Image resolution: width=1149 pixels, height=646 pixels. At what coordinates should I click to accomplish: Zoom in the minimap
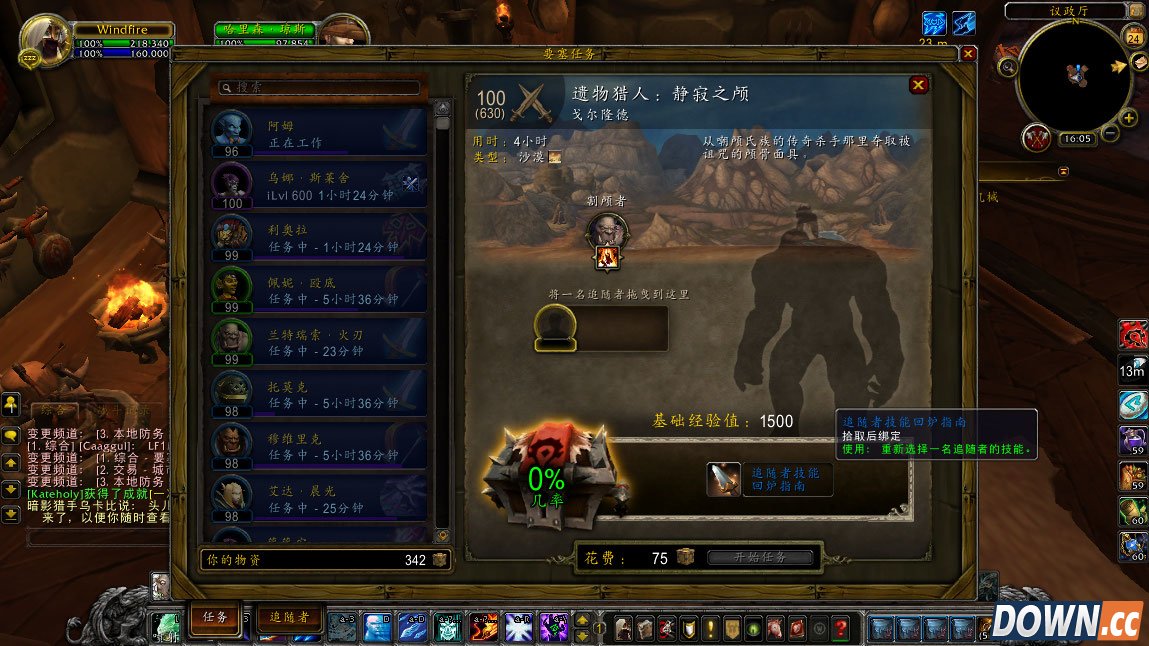point(1129,118)
